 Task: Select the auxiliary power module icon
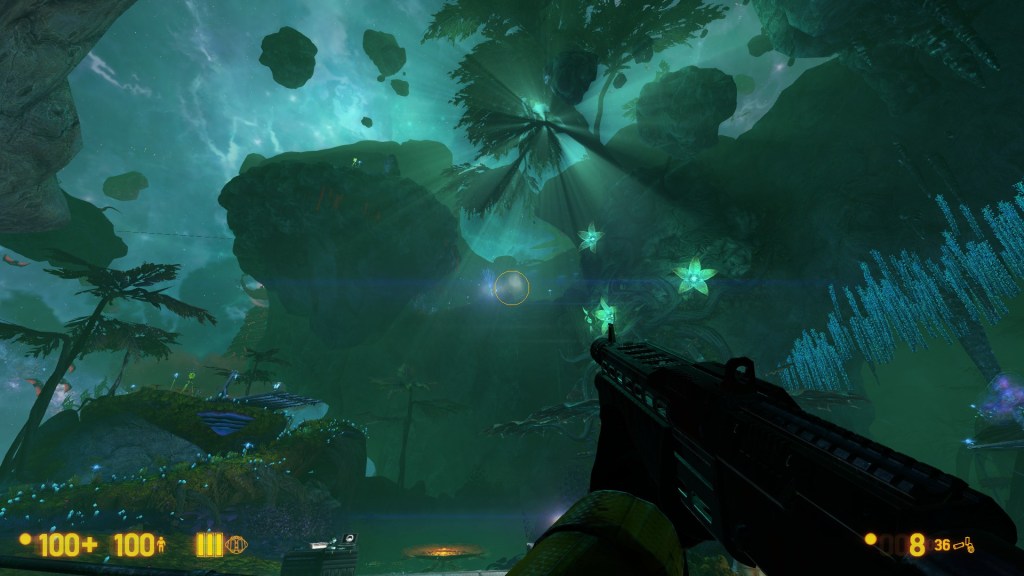(x=237, y=545)
